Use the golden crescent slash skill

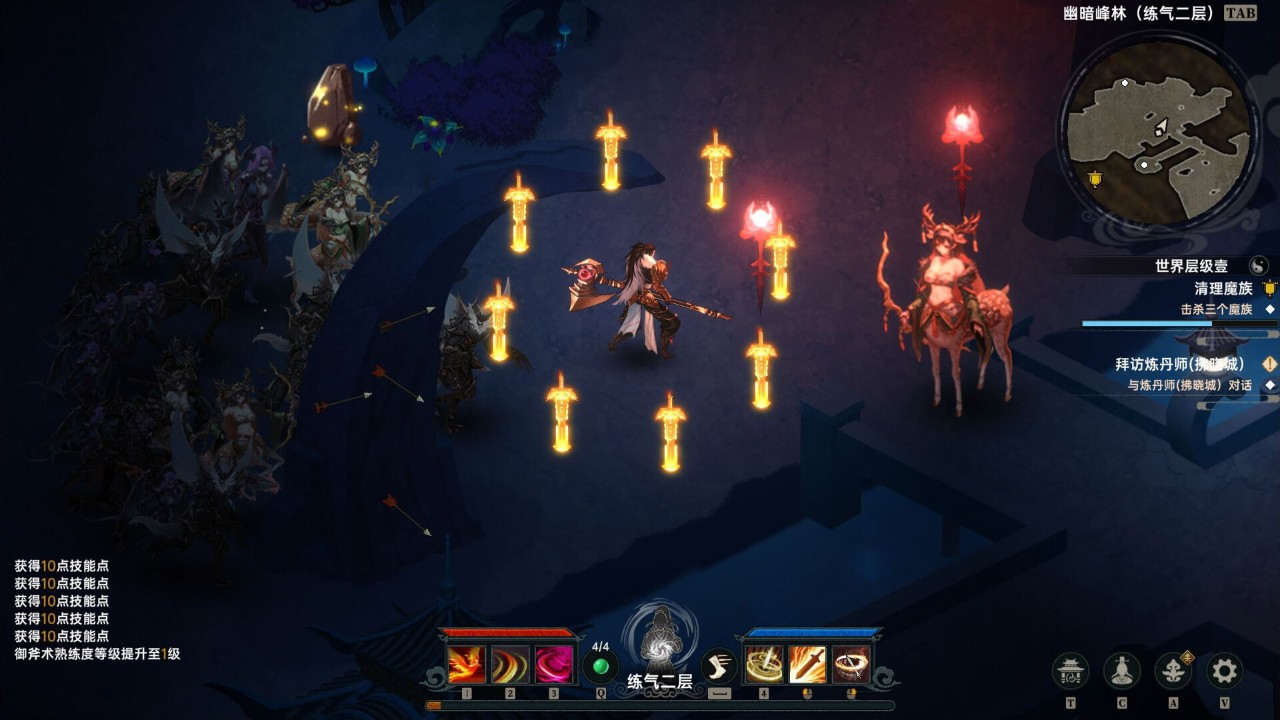[510, 665]
